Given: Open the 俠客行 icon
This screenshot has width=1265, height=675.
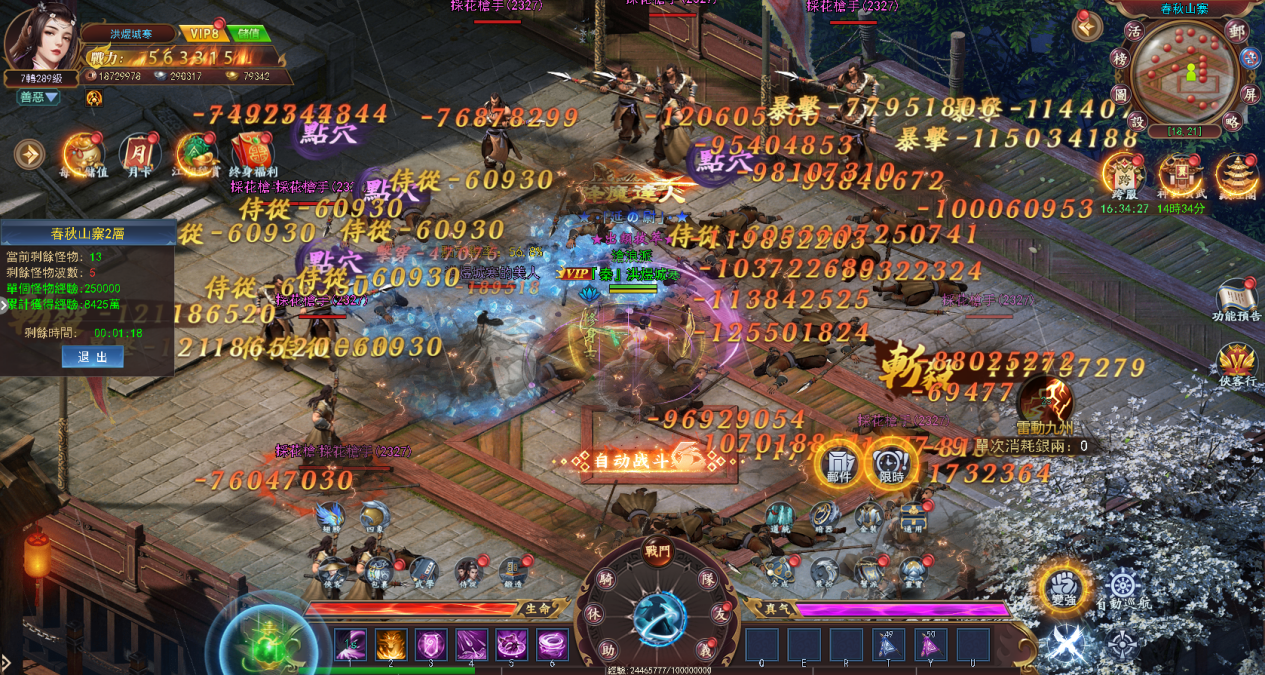Looking at the screenshot, I should [1237, 364].
